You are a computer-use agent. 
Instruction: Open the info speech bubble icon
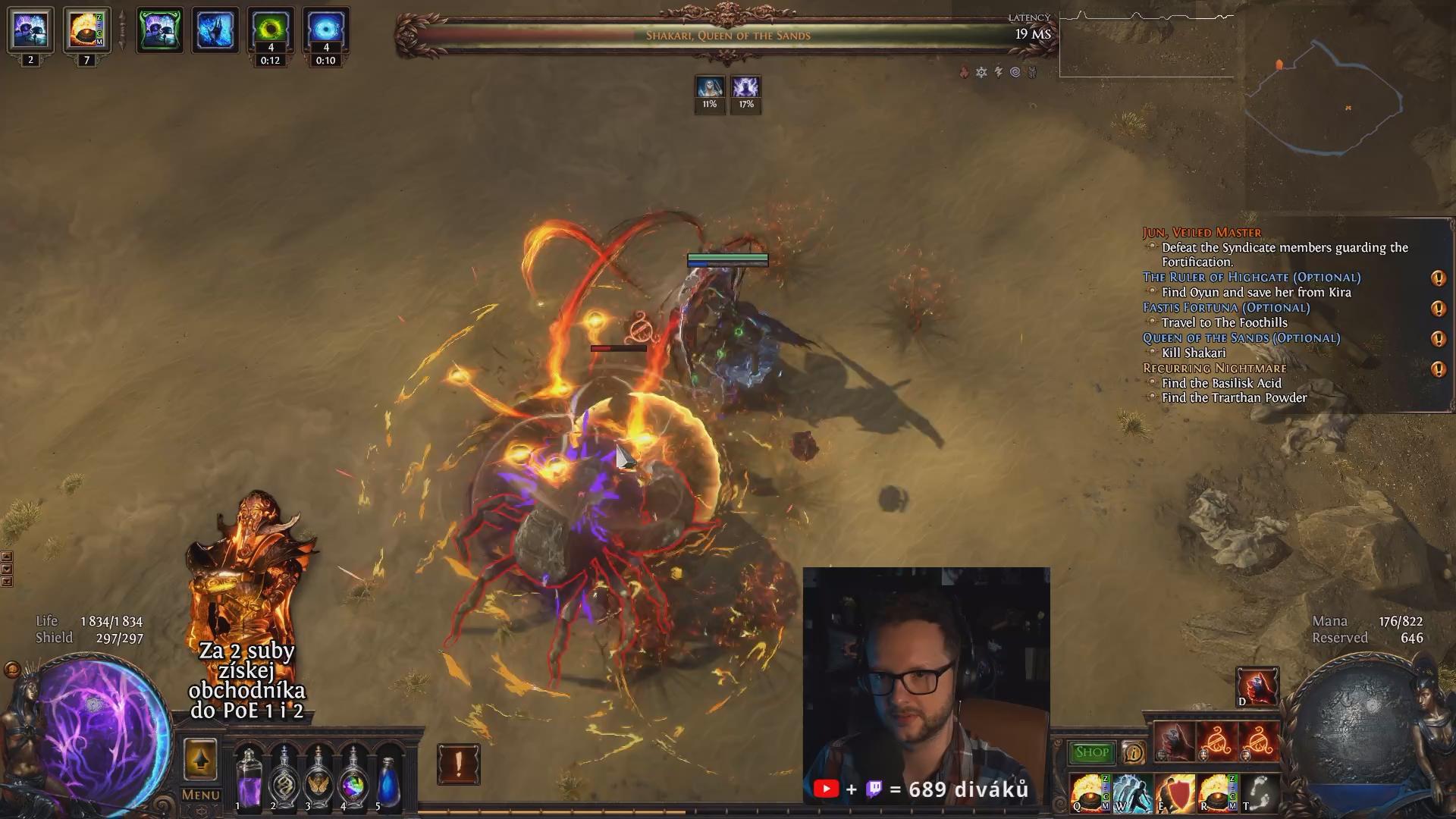click(1133, 752)
